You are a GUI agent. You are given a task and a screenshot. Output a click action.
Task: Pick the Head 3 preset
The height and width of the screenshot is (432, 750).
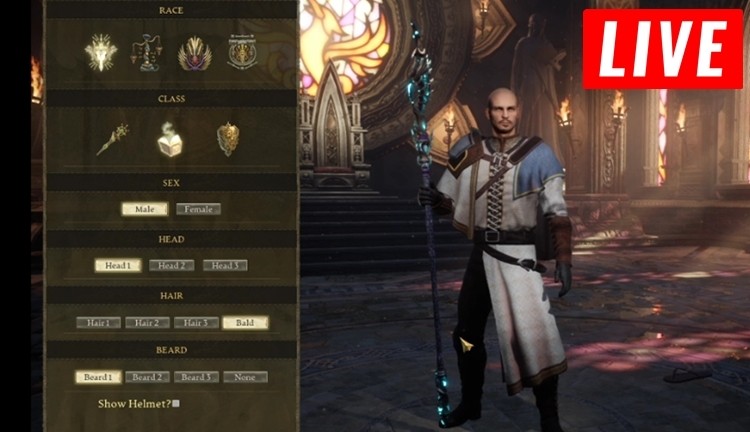pos(225,265)
